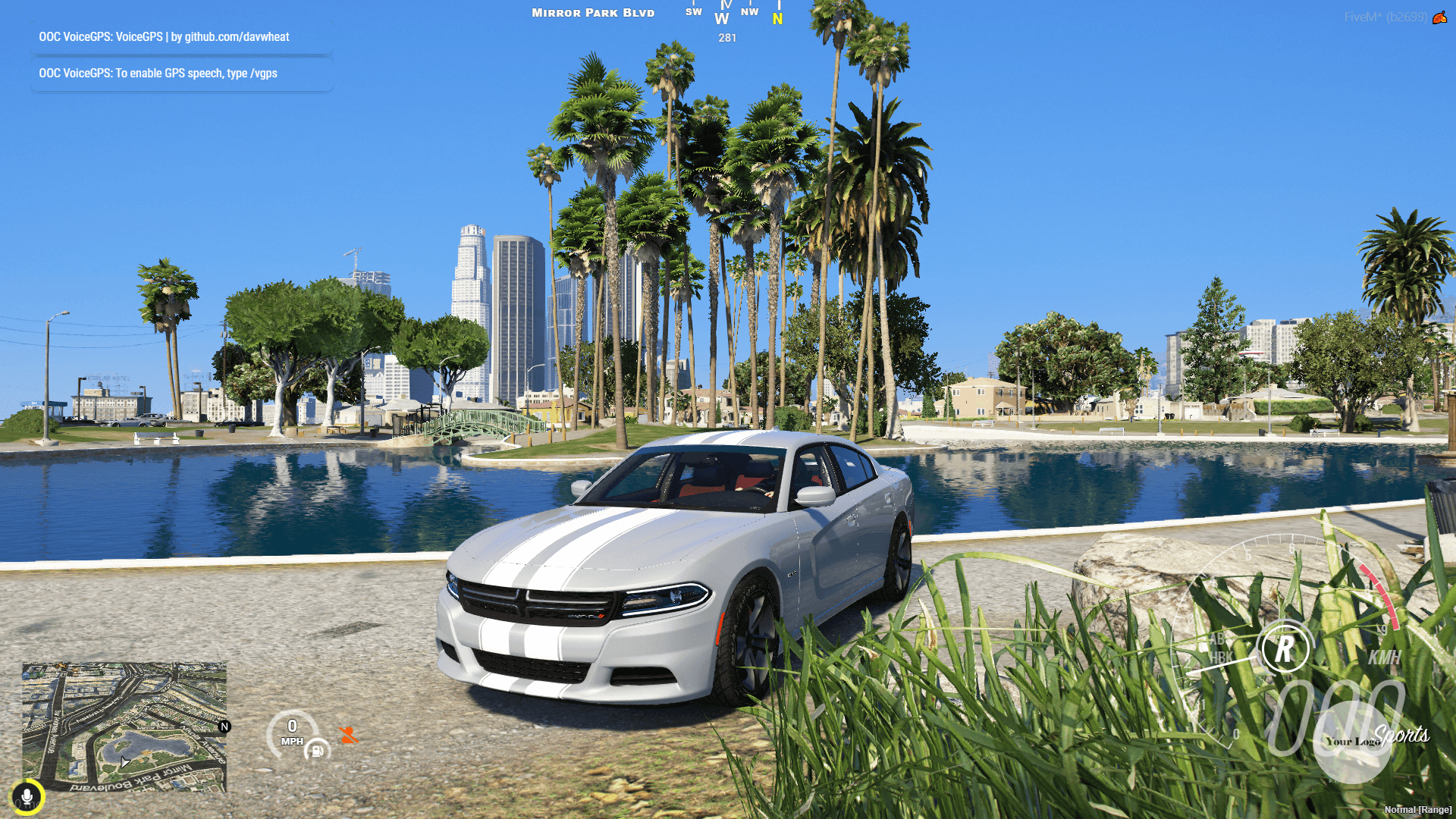
Task: Click the fuel pump icon on the speedometer
Action: (x=317, y=751)
